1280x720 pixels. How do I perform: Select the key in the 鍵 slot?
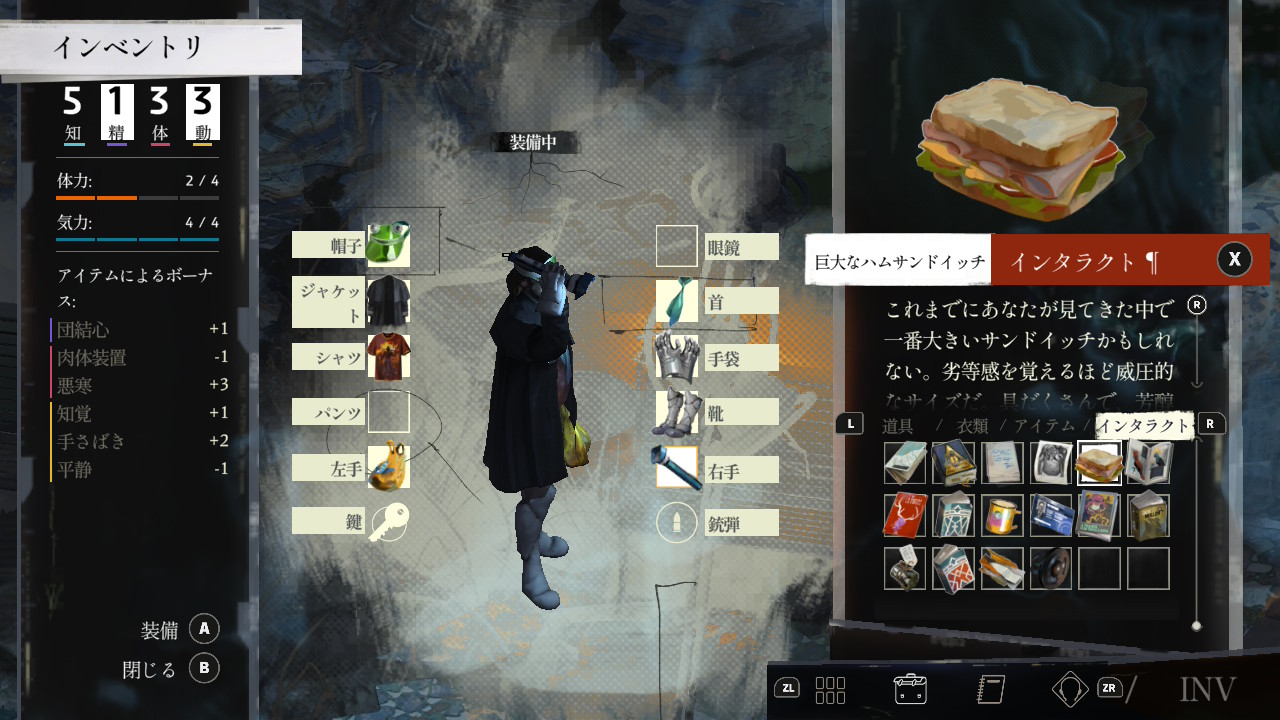tap(388, 521)
